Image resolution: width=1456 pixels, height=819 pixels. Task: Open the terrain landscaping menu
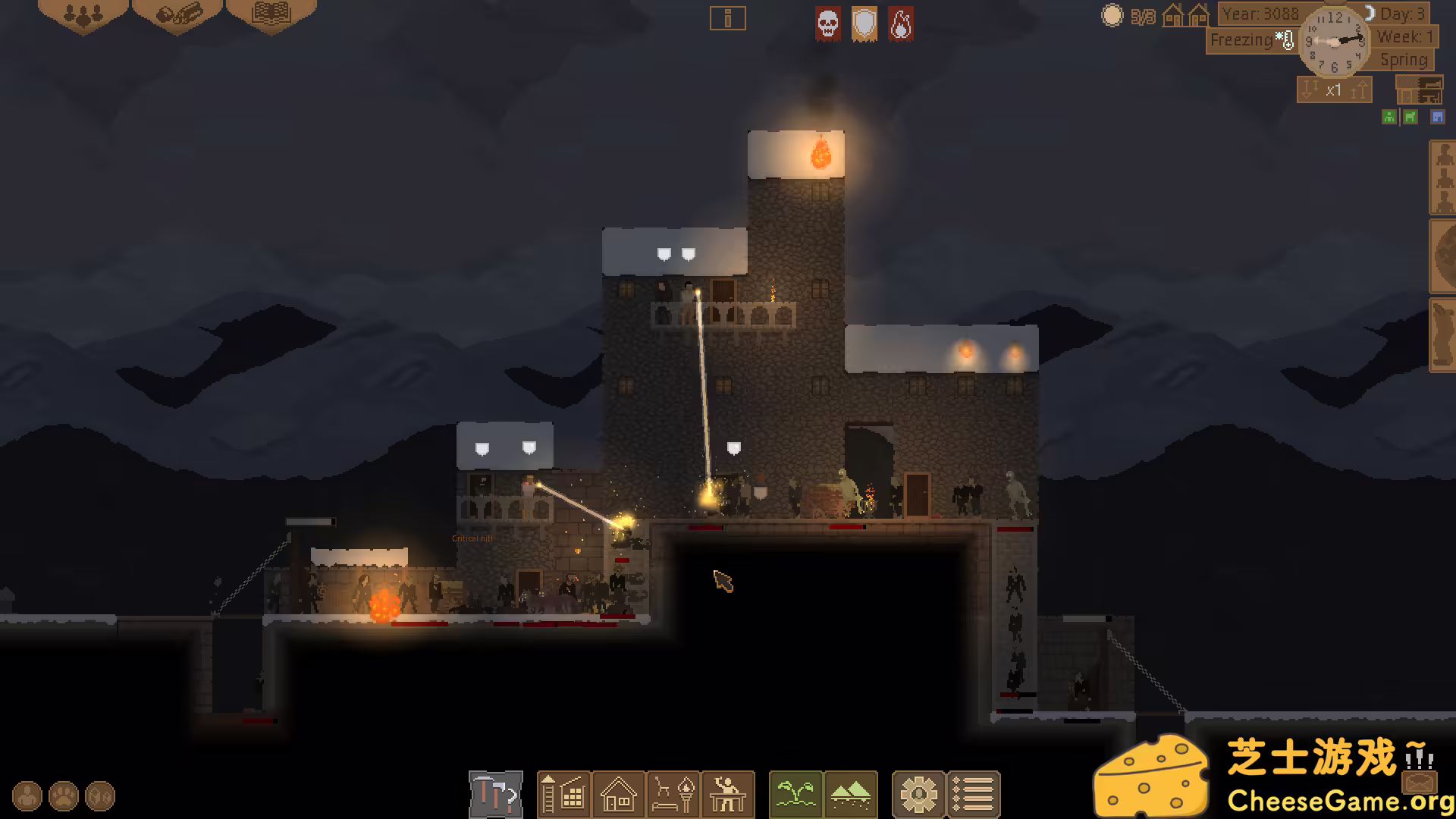850,795
